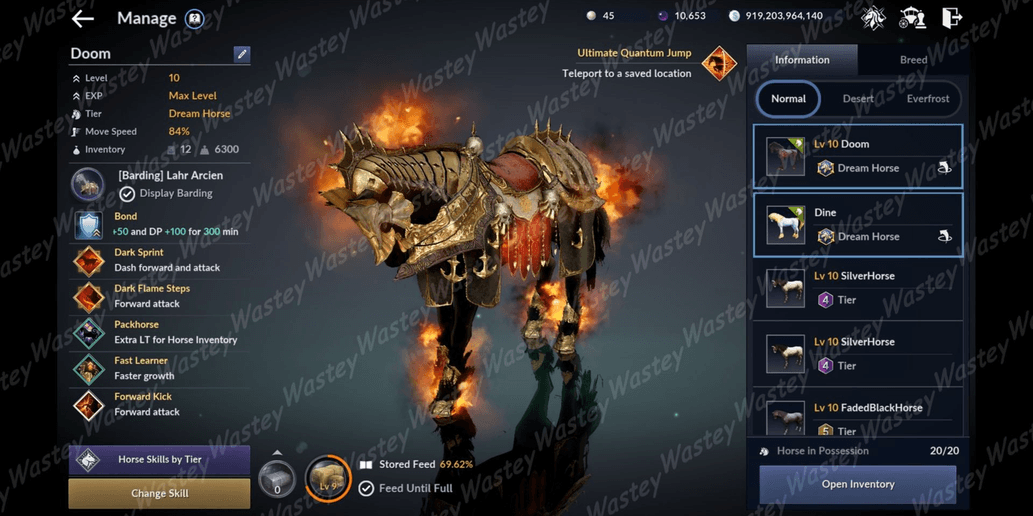Viewport: 1033px width, 516px height.
Task: Exit via the door icon
Action: (x=952, y=17)
